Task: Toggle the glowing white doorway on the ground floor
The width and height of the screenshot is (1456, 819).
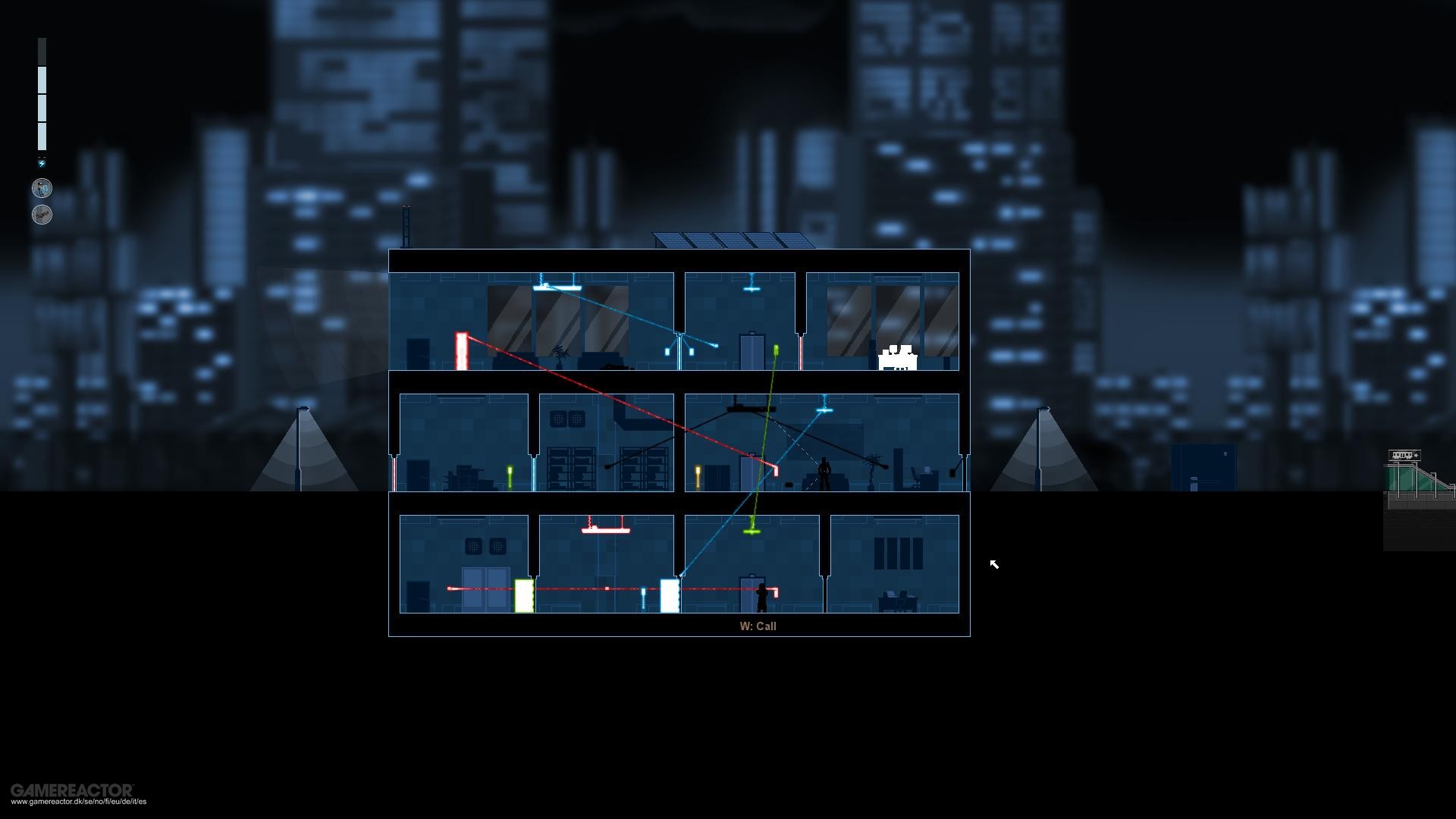Action: point(670,597)
